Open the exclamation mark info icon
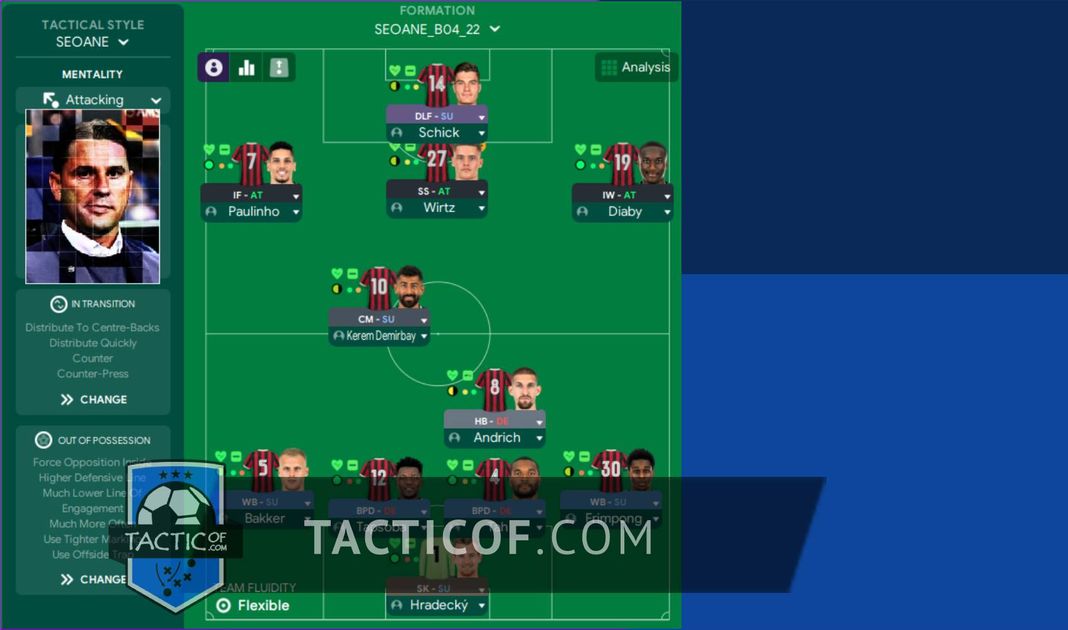The width and height of the screenshot is (1068, 630). (279, 67)
